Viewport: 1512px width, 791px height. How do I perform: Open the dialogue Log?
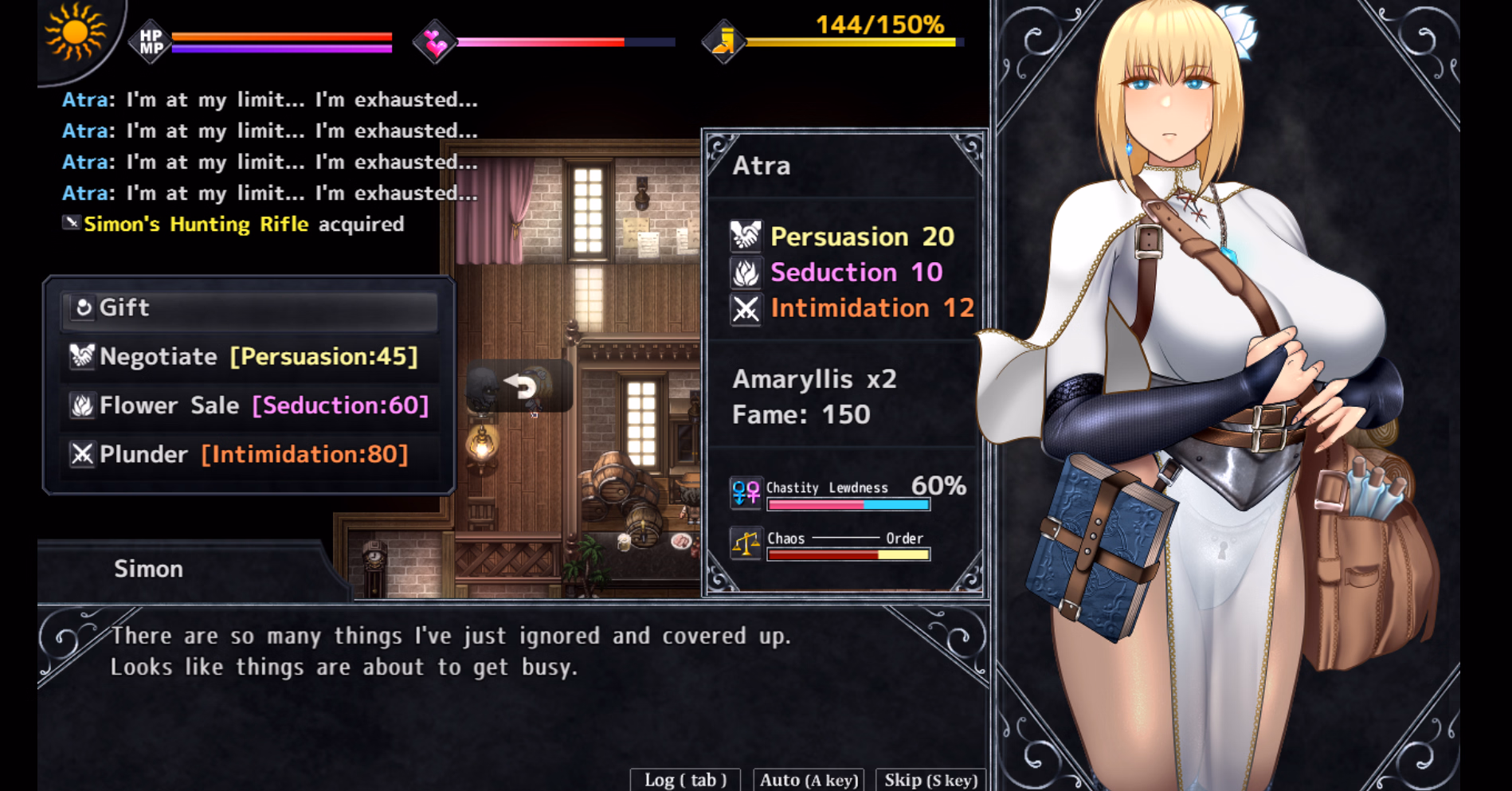(685, 779)
